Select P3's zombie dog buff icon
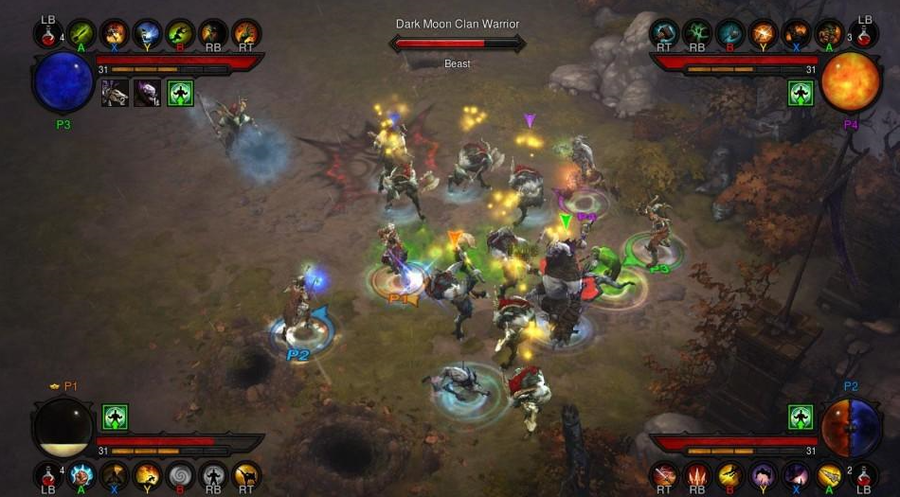This screenshot has width=900, height=497. (115, 93)
